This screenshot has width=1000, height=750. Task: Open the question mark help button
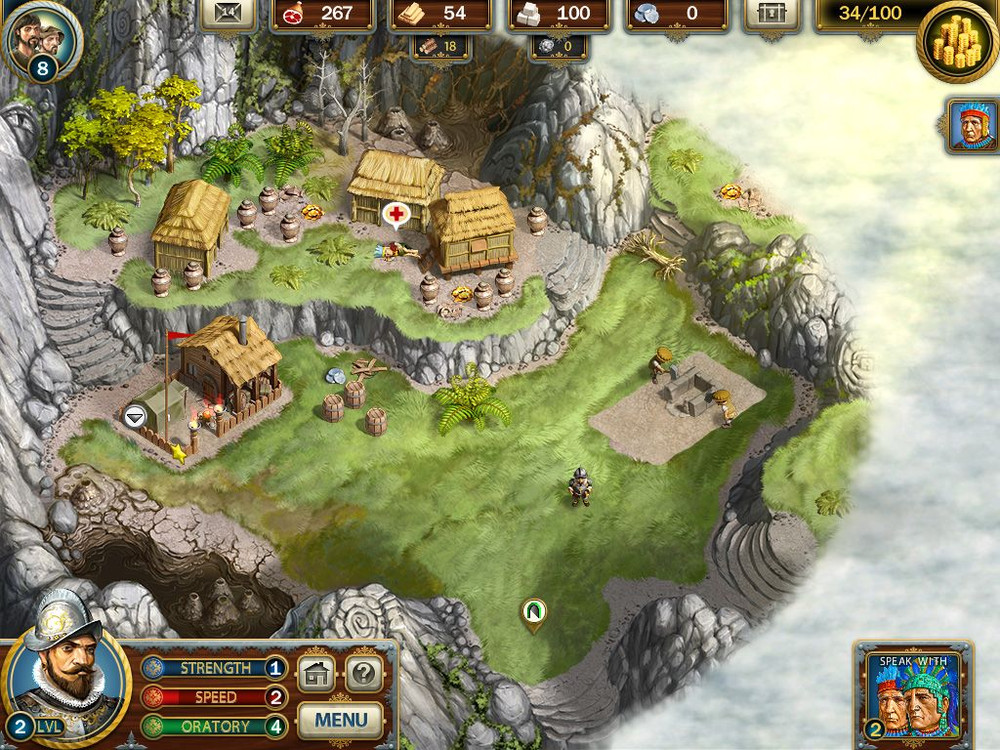pyautogui.click(x=364, y=675)
